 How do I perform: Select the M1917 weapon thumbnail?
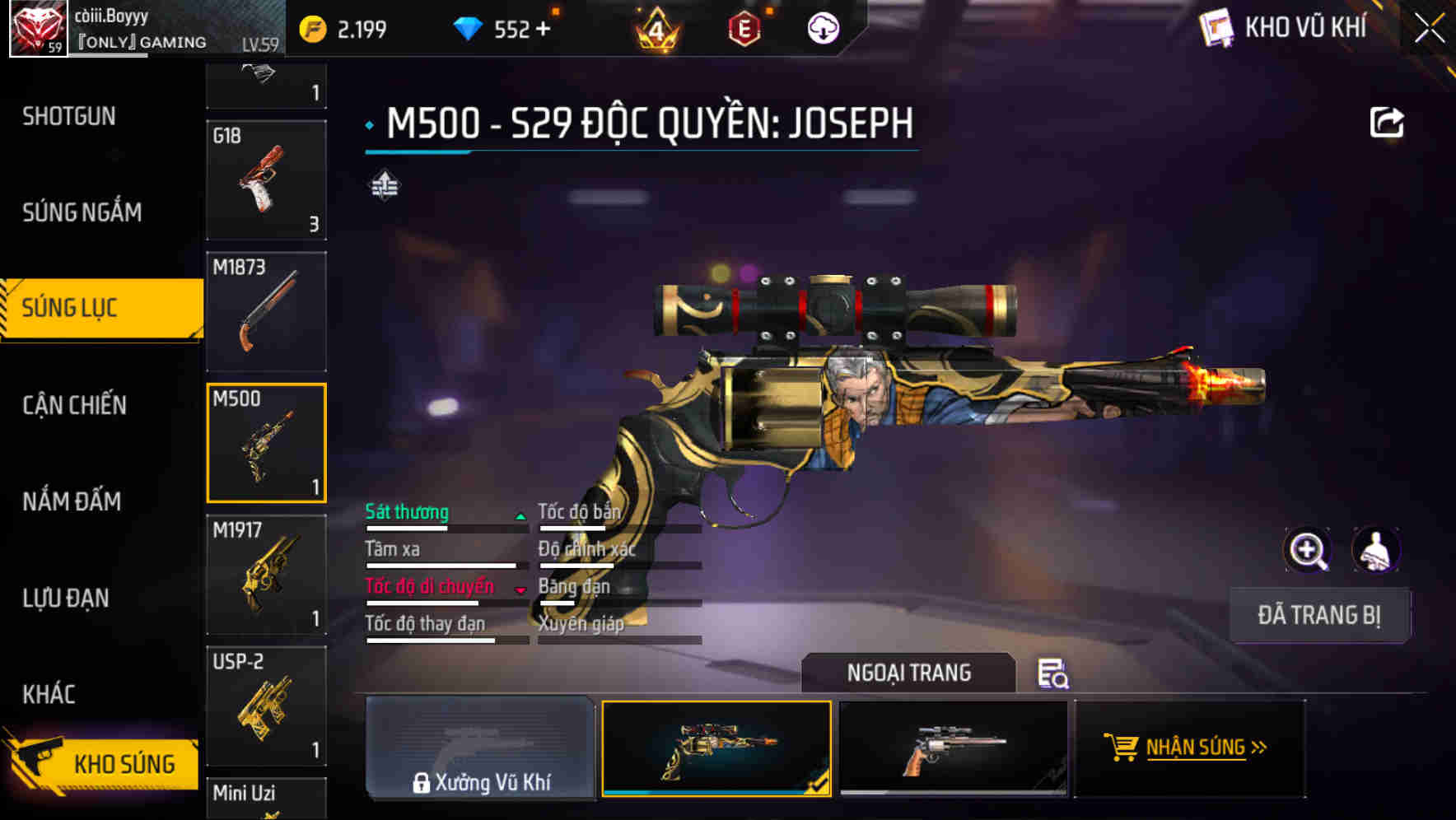coord(266,574)
